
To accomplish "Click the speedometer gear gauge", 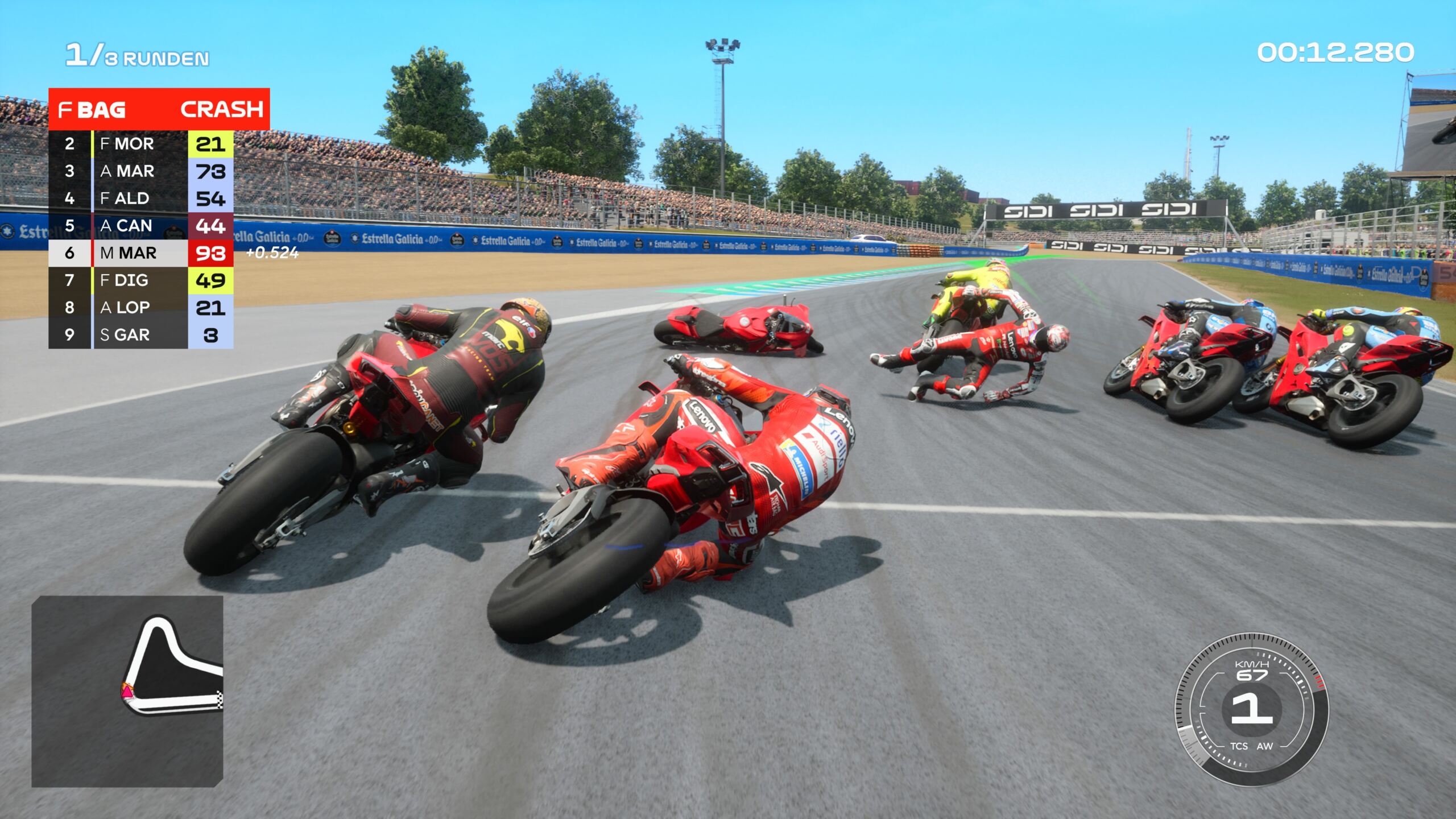I will 1251,710.
